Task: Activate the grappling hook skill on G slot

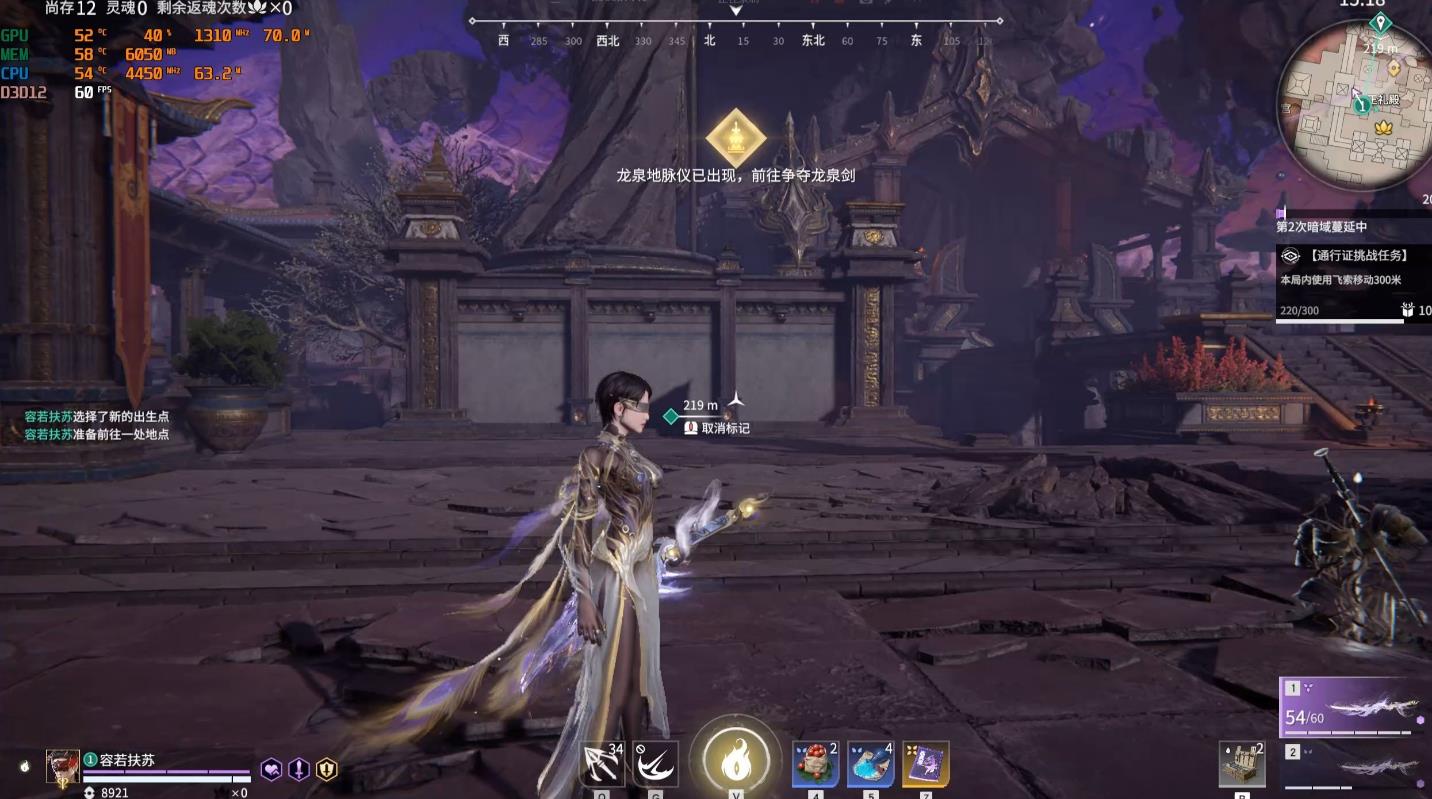Action: tap(655, 761)
